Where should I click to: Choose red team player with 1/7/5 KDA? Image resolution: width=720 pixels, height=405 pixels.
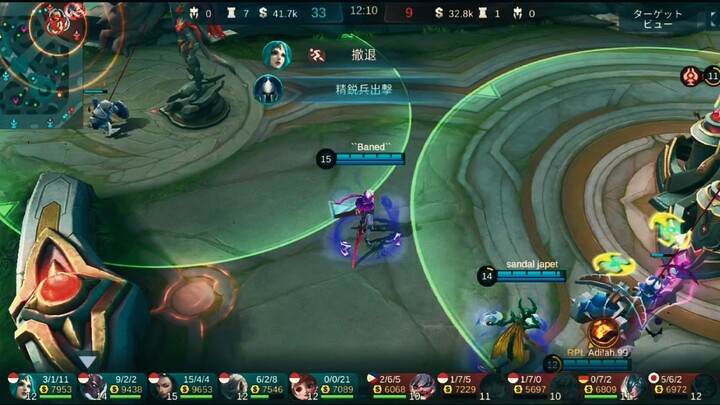point(463,386)
